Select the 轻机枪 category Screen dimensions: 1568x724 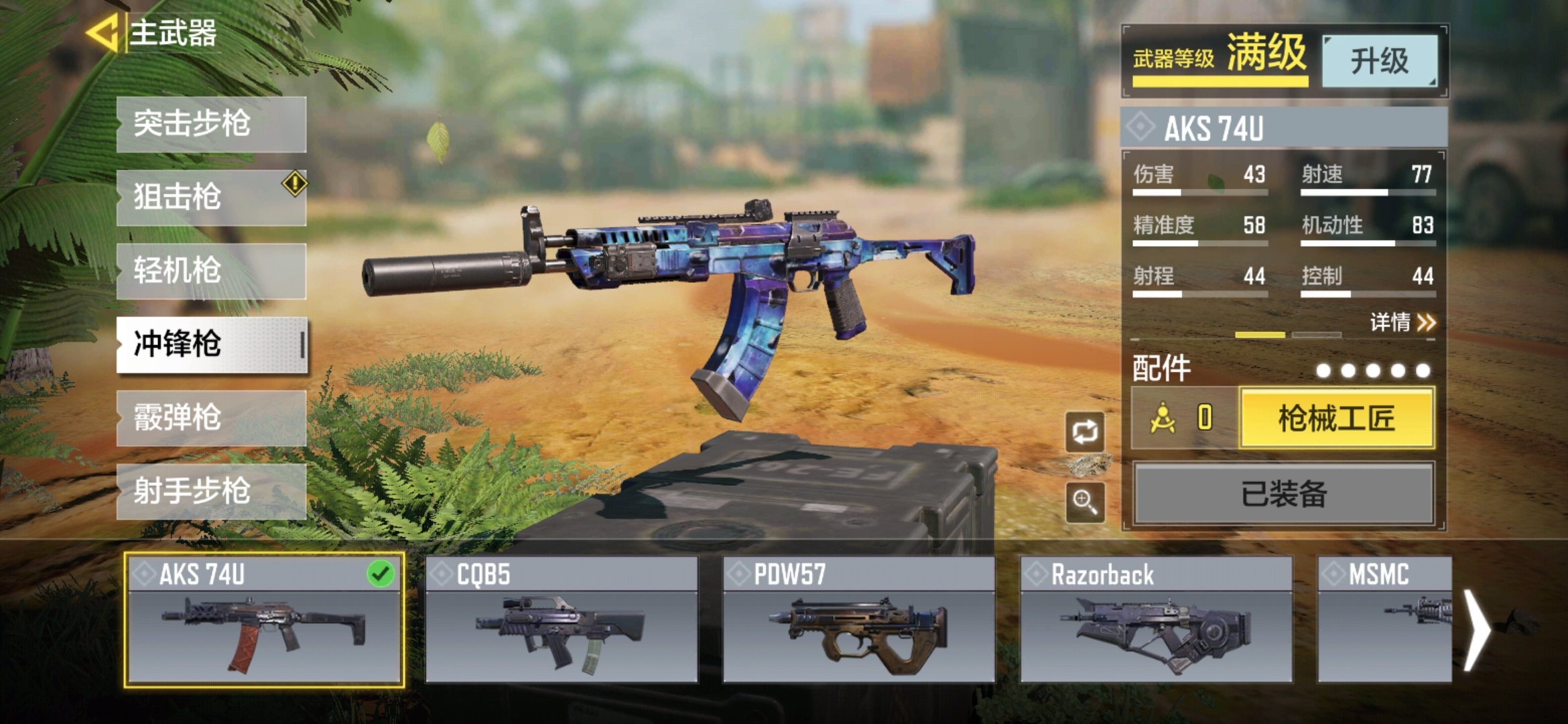coord(211,271)
